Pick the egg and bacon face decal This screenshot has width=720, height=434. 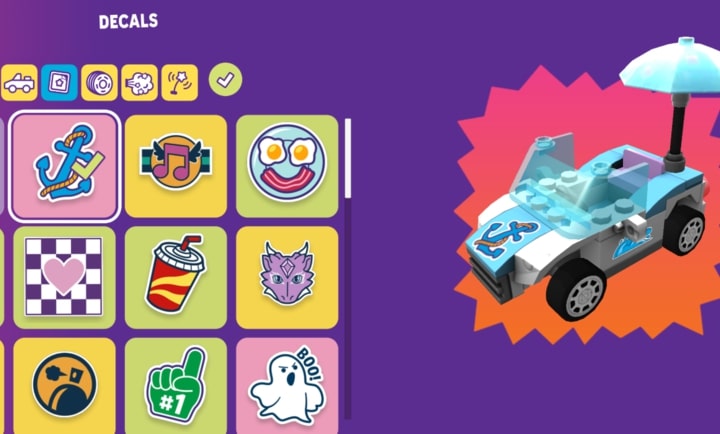point(287,165)
